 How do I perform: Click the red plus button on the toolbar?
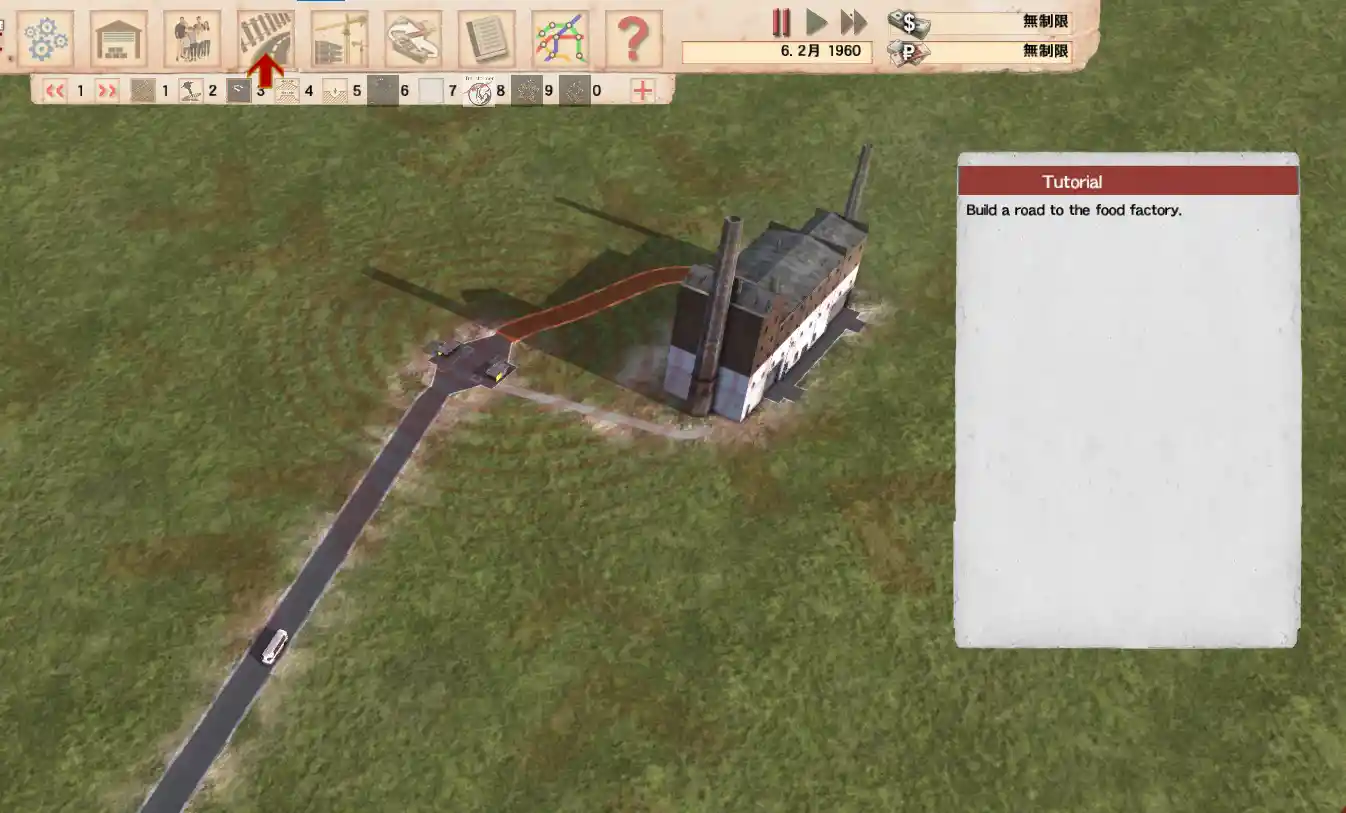pos(642,91)
